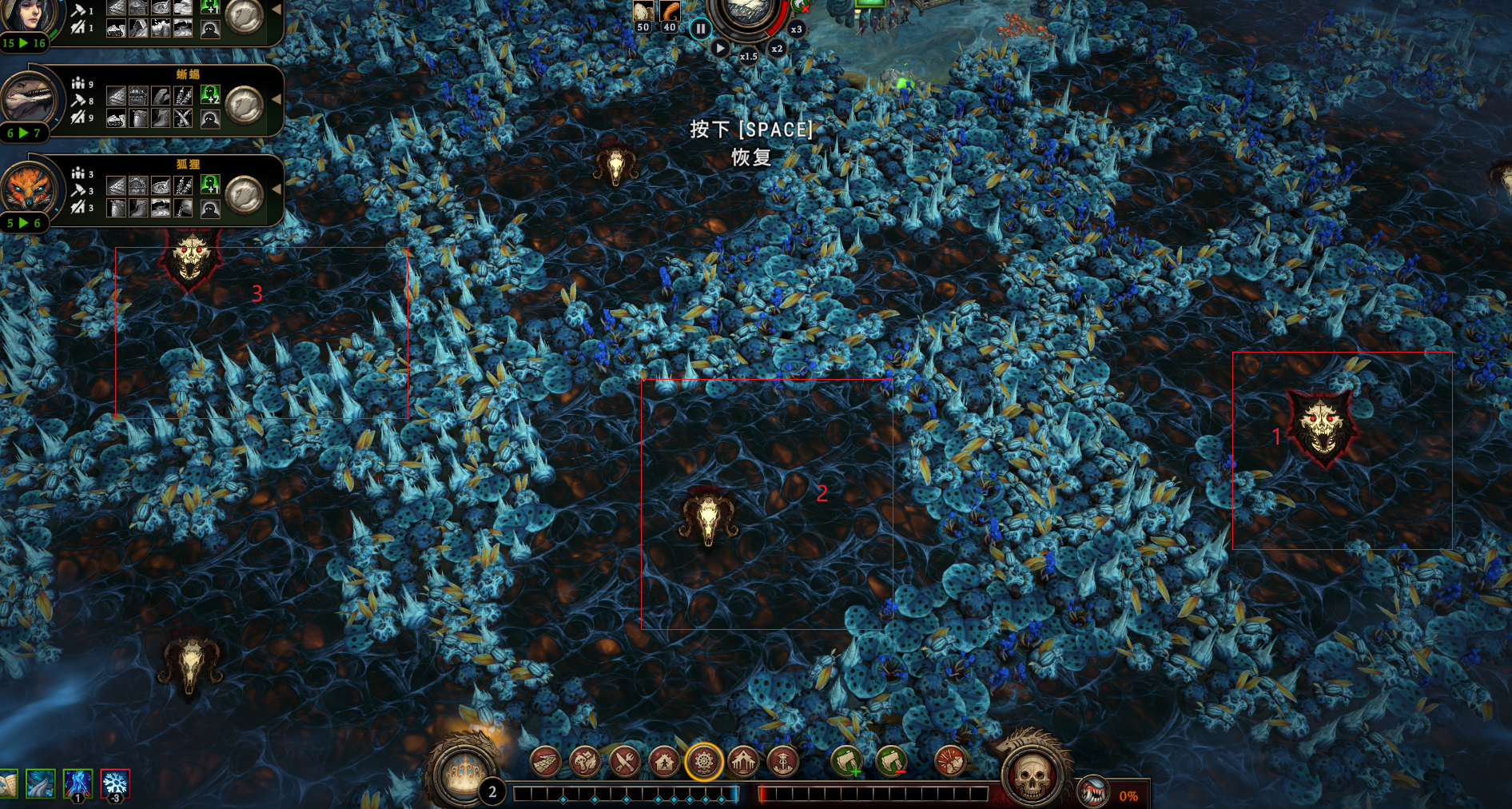1512x809 pixels.
Task: Click the lizard species portrait
Action: (x=29, y=100)
